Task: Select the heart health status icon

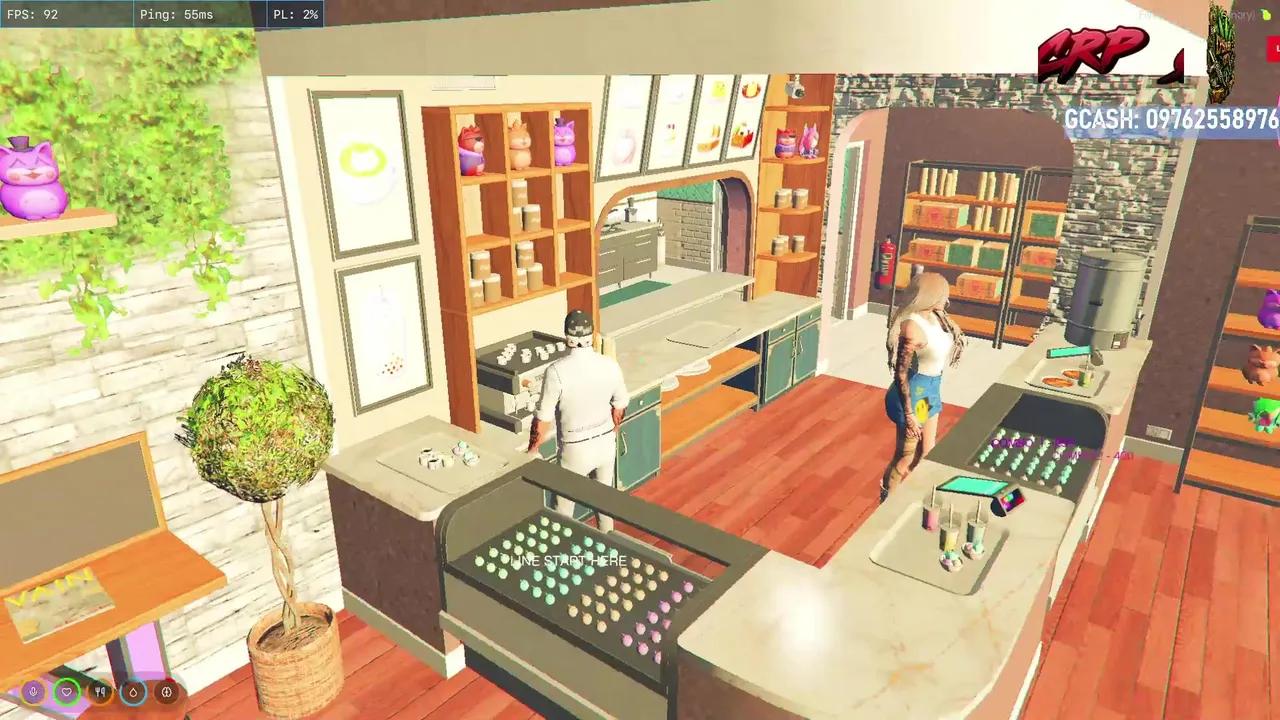Action: point(67,691)
